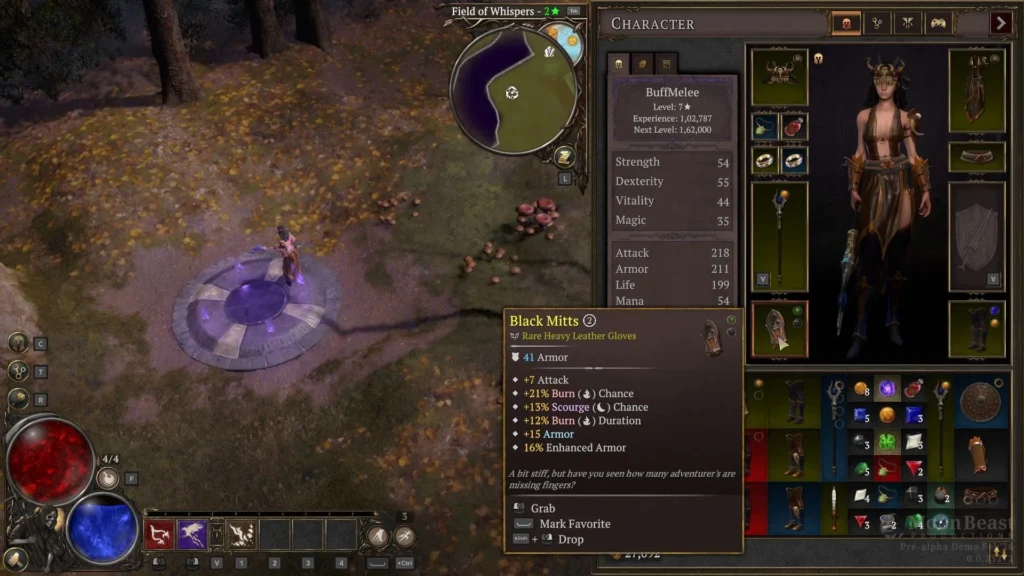Select the purple orb in inventory
This screenshot has width=1024, height=576.
886,389
